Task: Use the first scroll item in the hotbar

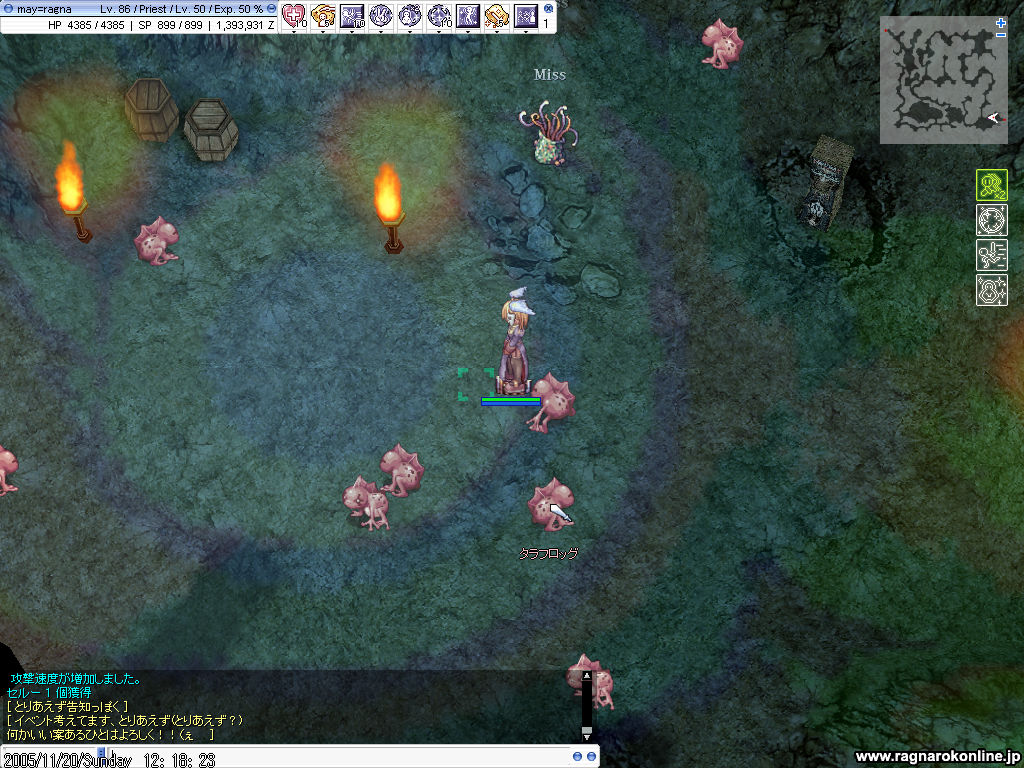Action: 323,15
